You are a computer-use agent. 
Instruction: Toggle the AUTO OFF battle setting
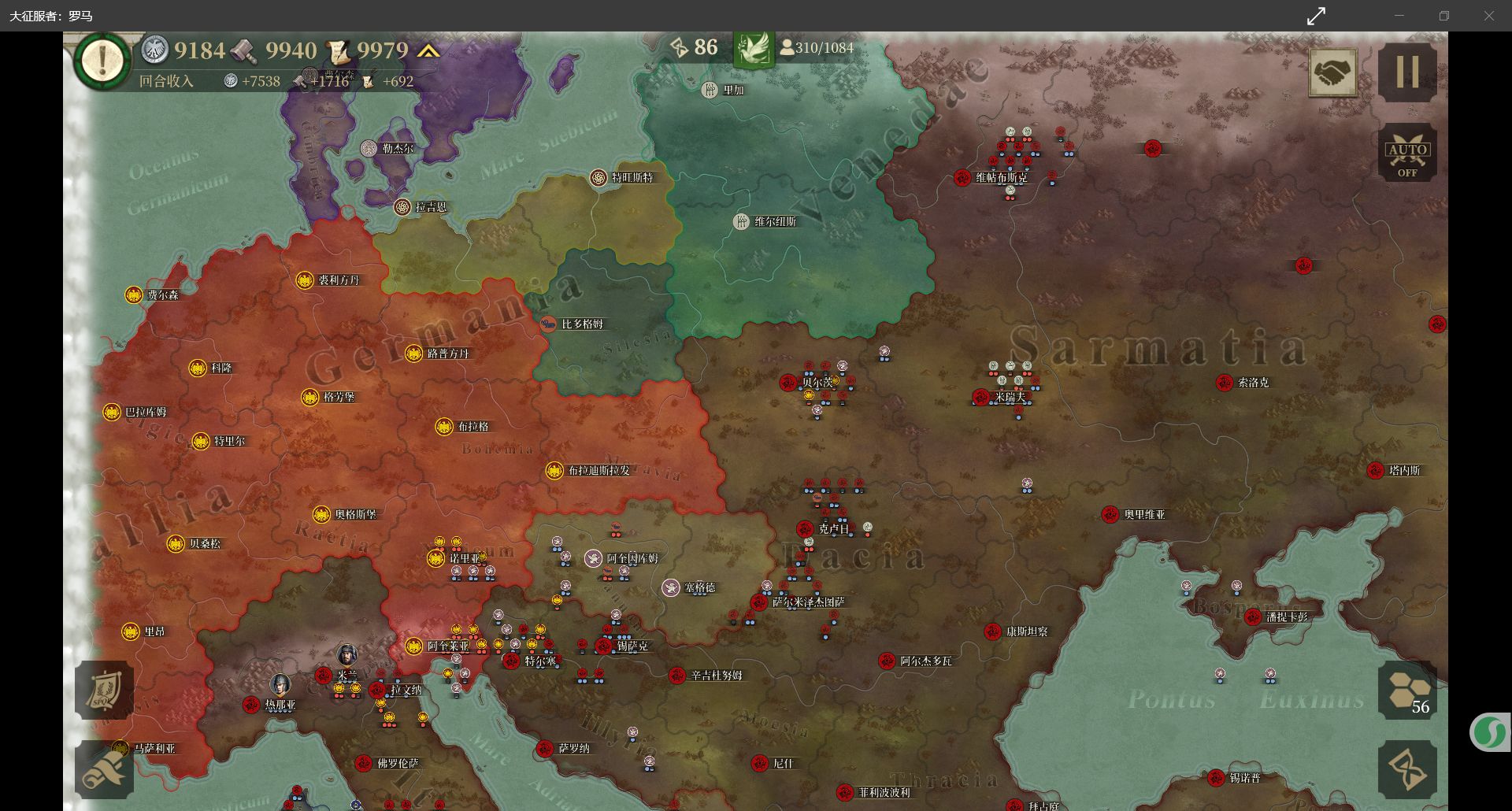click(x=1407, y=153)
